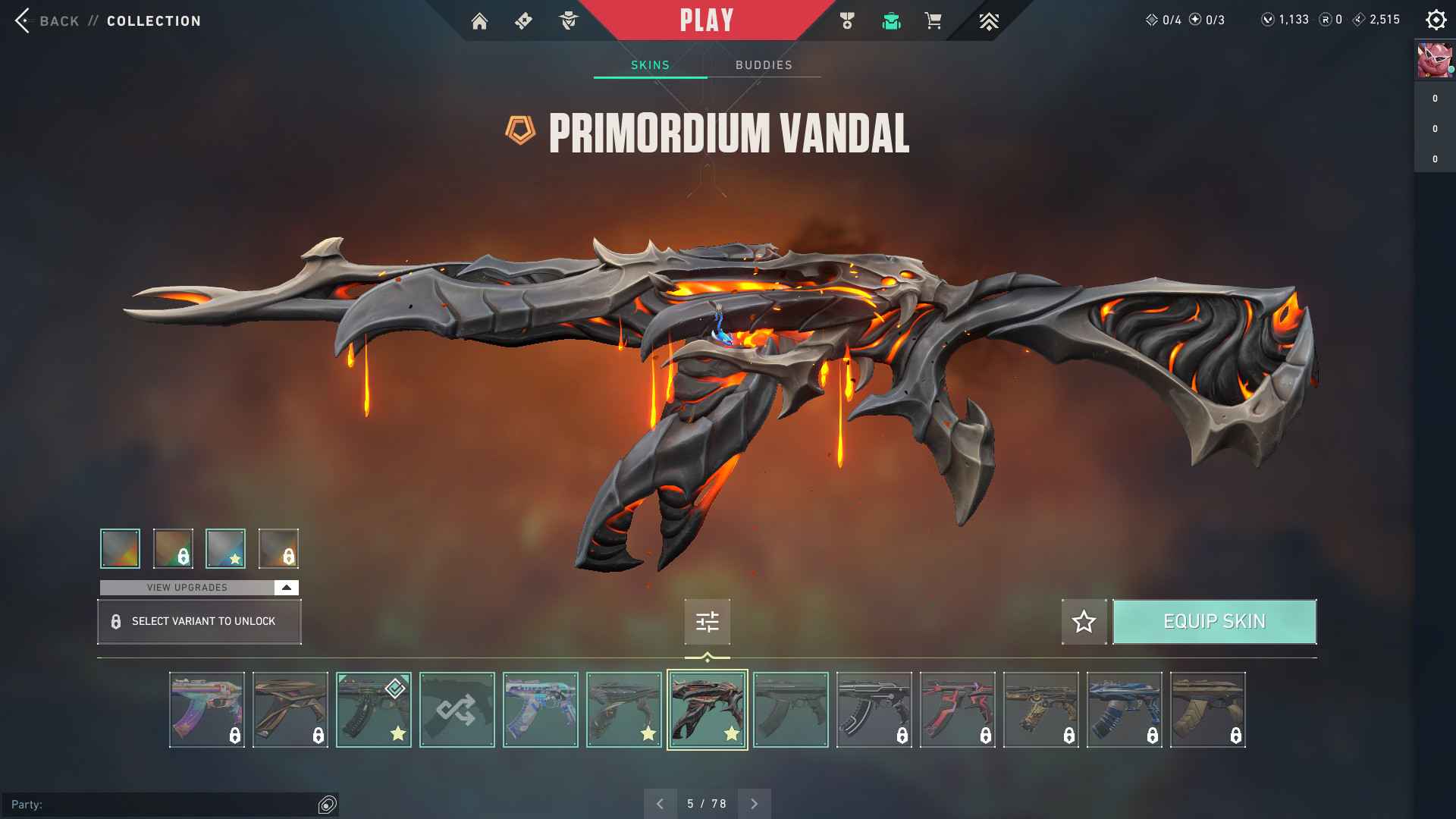Switch to the Buddies tab
1456x819 pixels.
[x=764, y=65]
